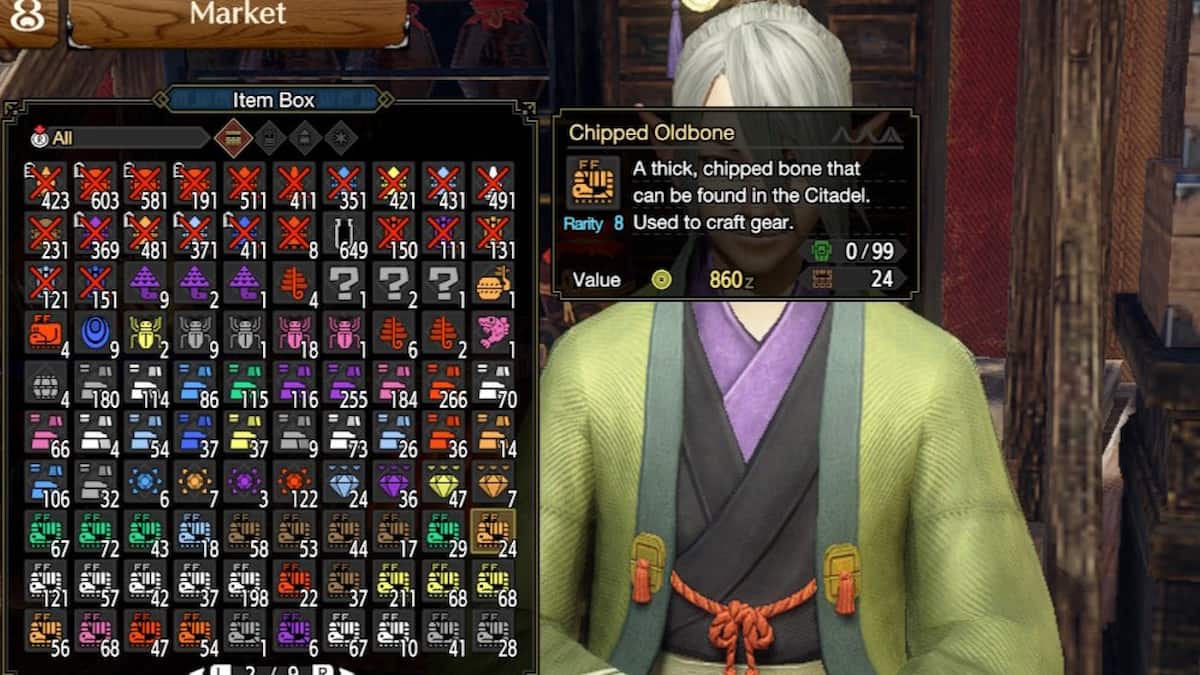Screen dimensions: 1200x675
Task: Choose the gray claw item with 649
Action: (x=343, y=235)
